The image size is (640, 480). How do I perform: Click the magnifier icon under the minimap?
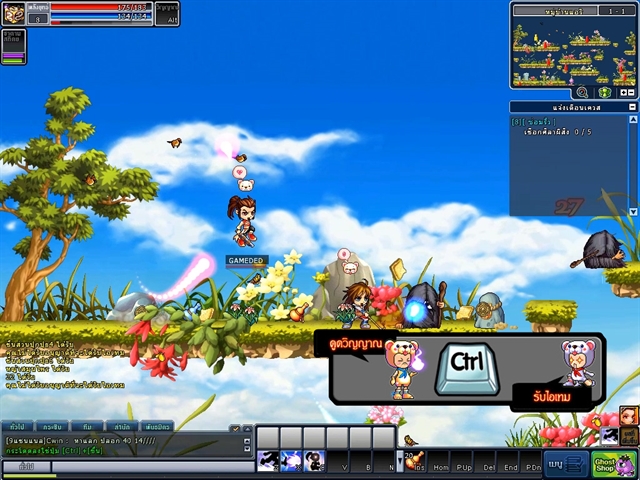(582, 92)
